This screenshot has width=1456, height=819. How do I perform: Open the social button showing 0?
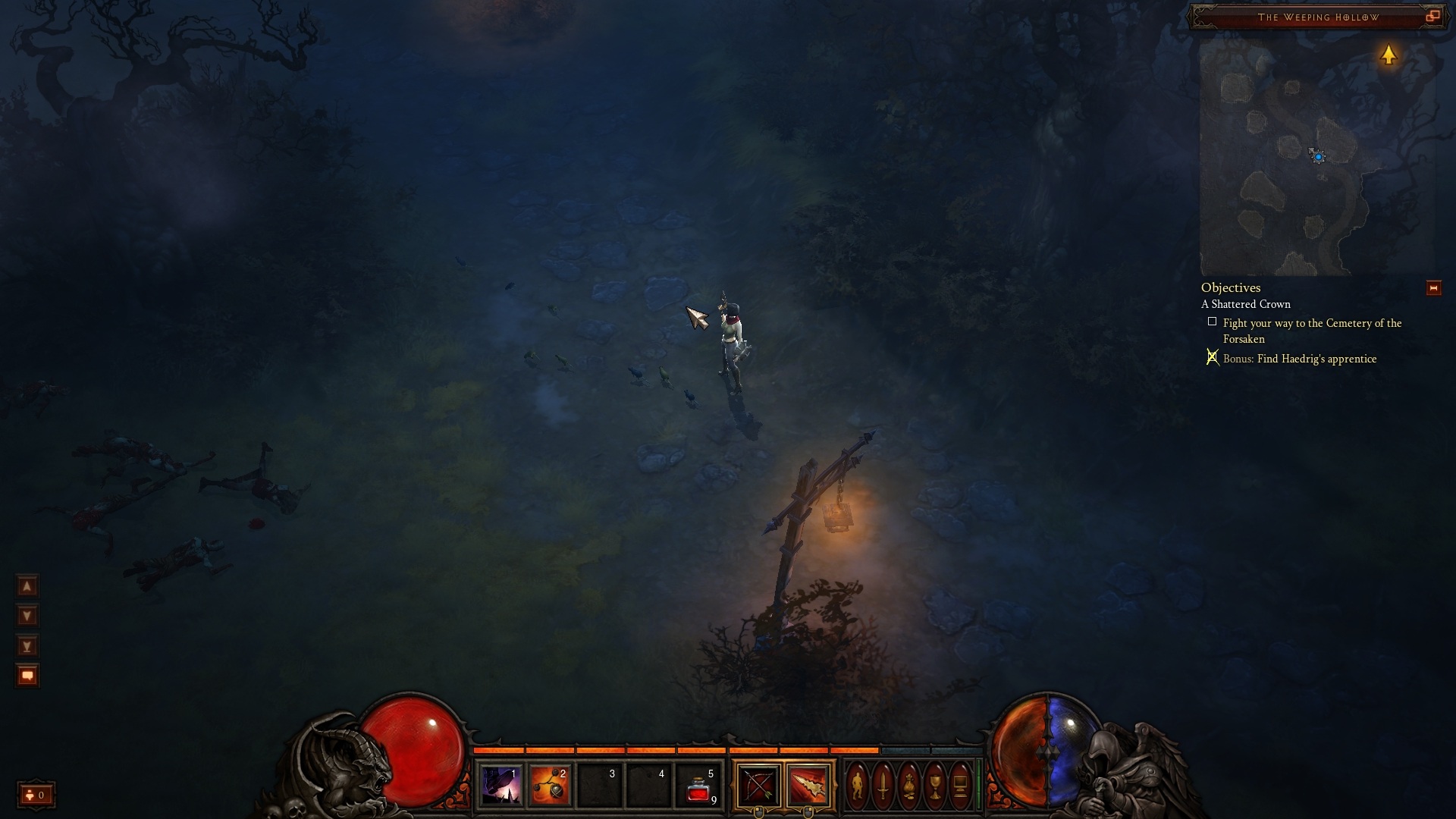pos(36,795)
